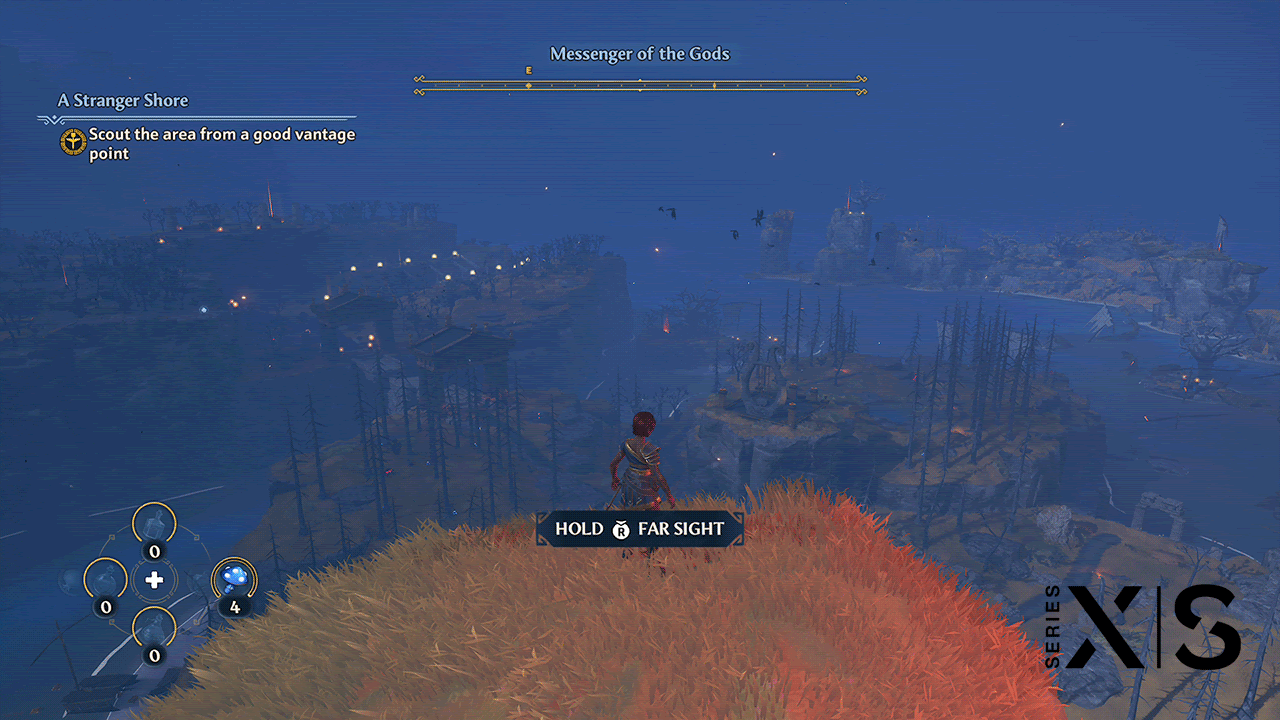Open the A Stranger Shore quest tracker
Image resolution: width=1280 pixels, height=720 pixels.
pos(123,101)
